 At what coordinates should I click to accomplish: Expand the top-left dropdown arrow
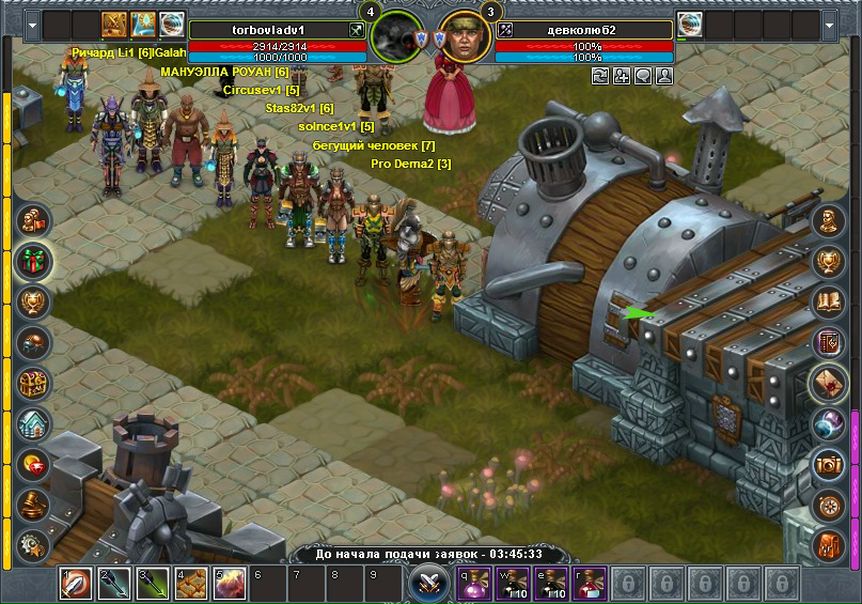(32, 24)
